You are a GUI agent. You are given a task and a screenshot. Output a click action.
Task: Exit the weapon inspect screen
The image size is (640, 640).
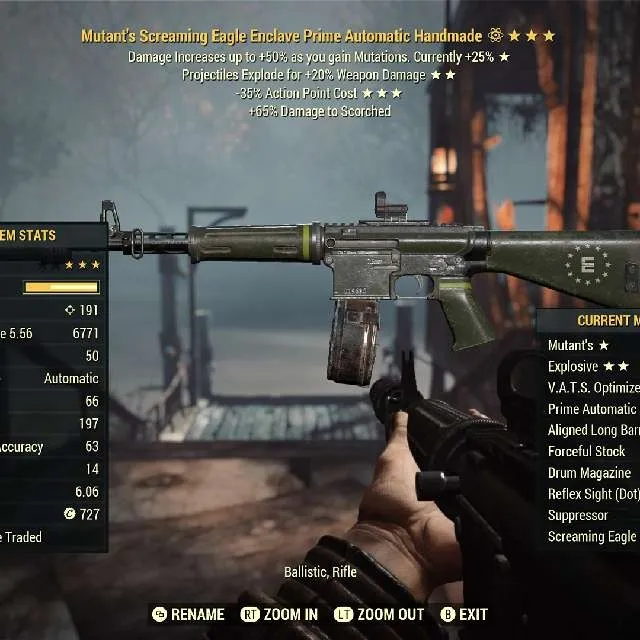(464, 614)
